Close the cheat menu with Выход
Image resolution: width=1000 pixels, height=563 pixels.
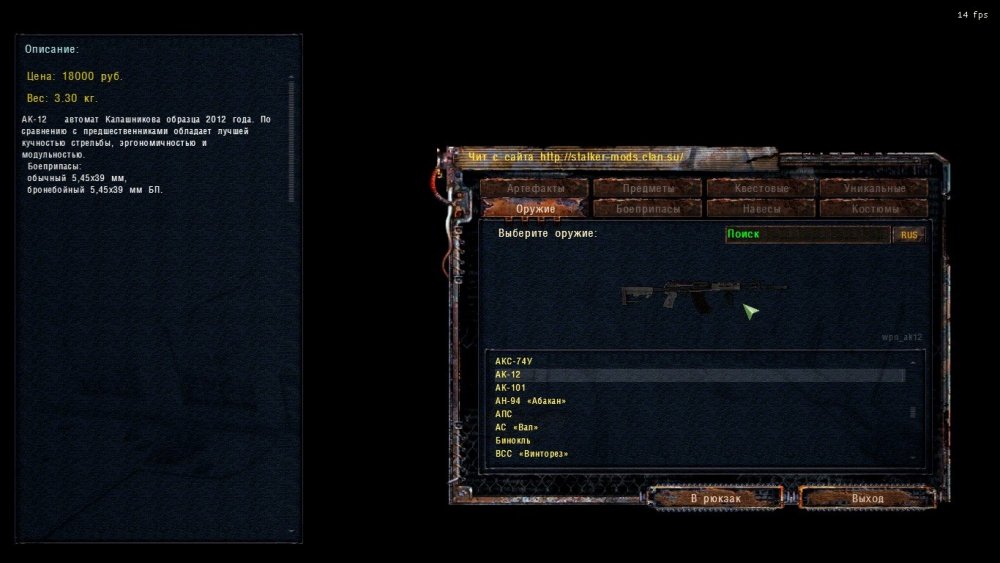click(x=867, y=498)
